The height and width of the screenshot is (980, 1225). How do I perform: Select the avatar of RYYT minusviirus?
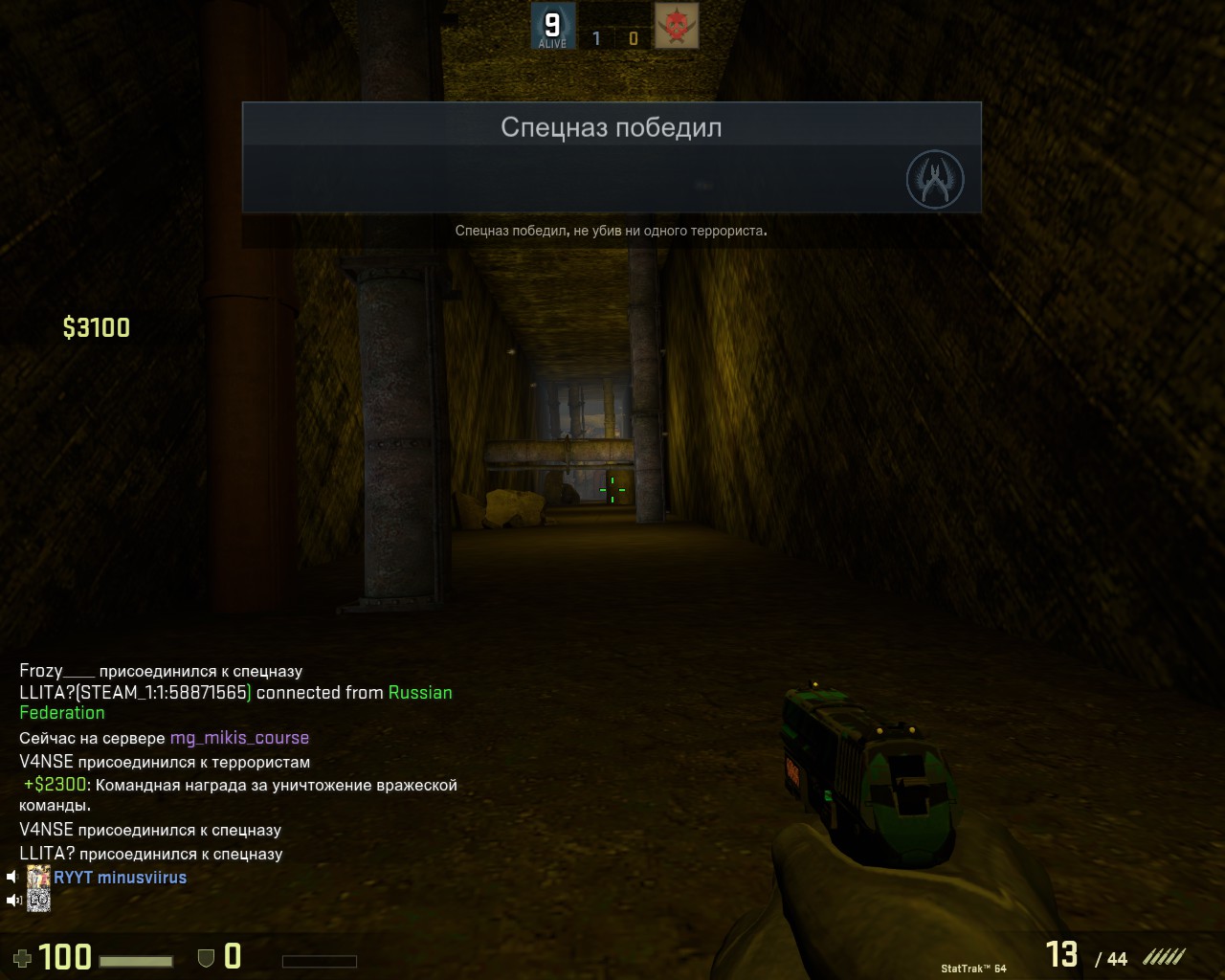[38, 877]
